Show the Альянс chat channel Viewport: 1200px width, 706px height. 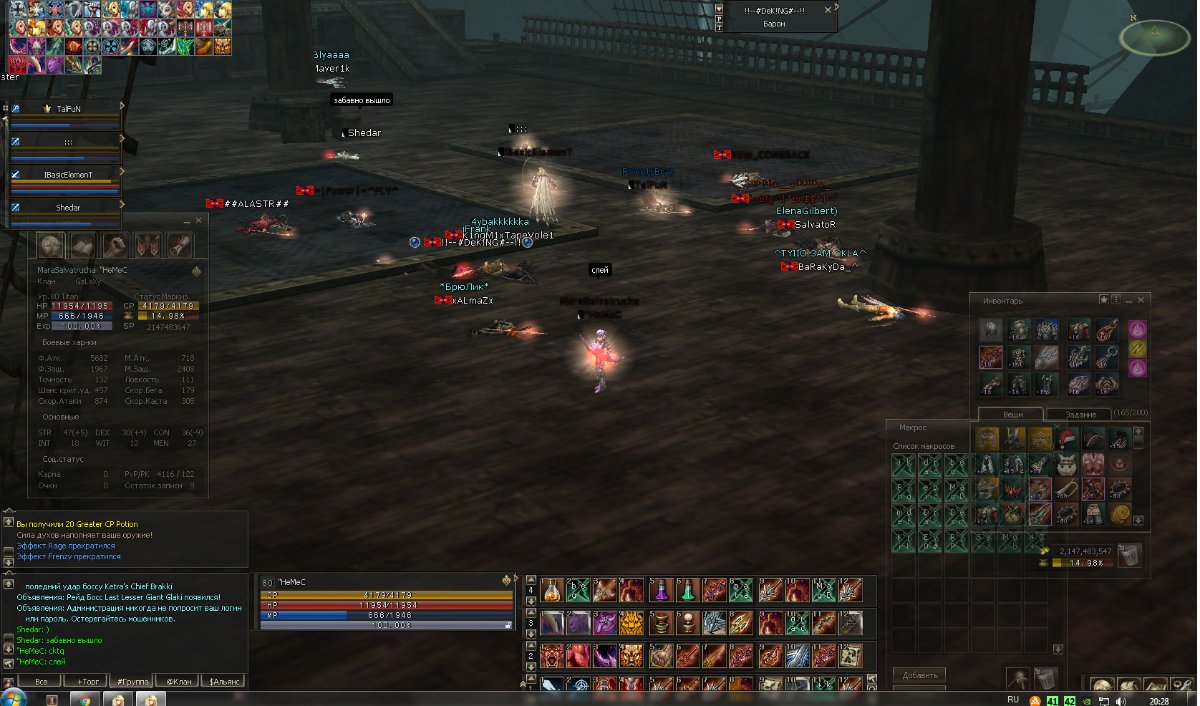click(222, 681)
